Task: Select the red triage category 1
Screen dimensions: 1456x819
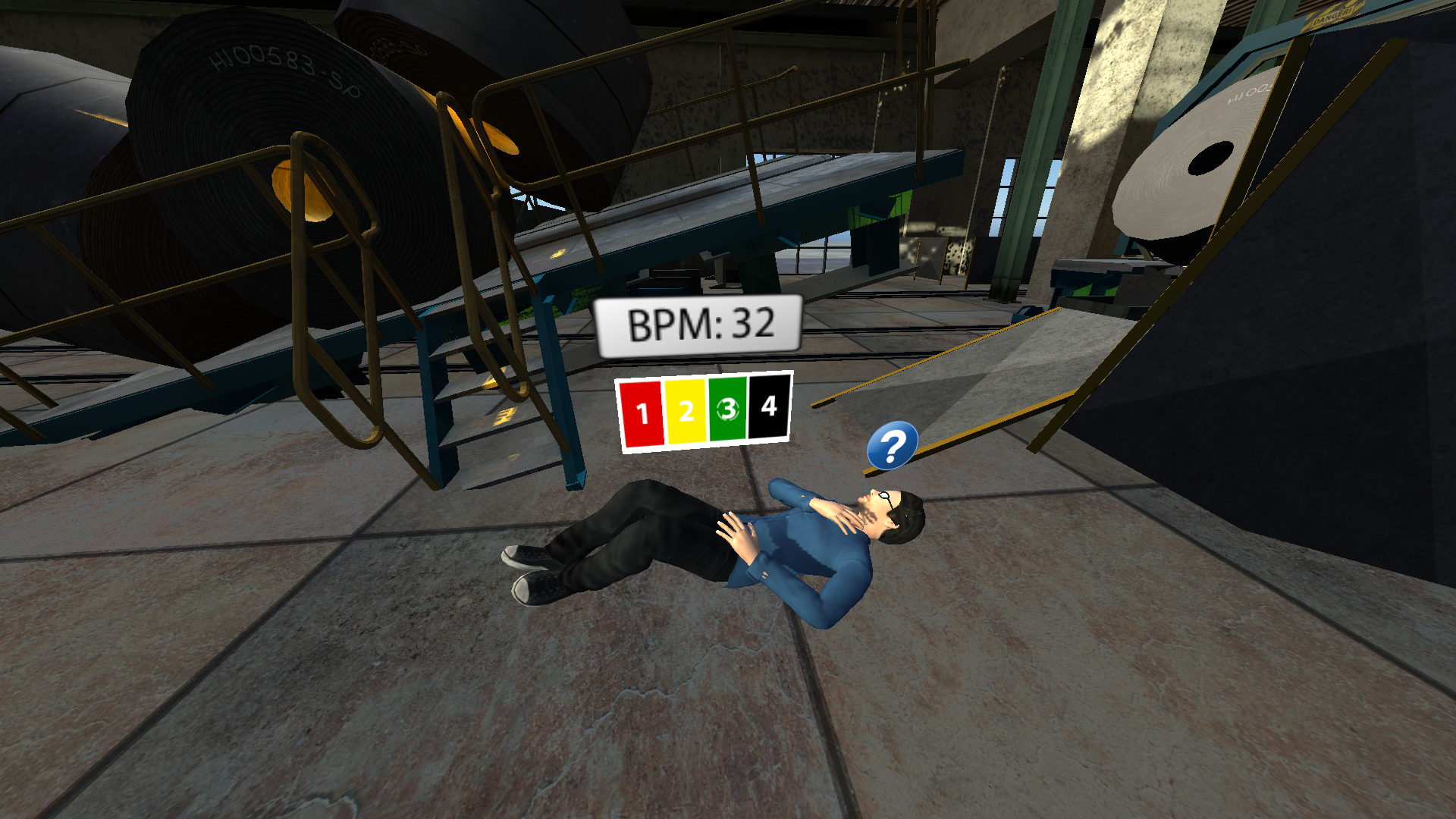Action: (x=642, y=413)
